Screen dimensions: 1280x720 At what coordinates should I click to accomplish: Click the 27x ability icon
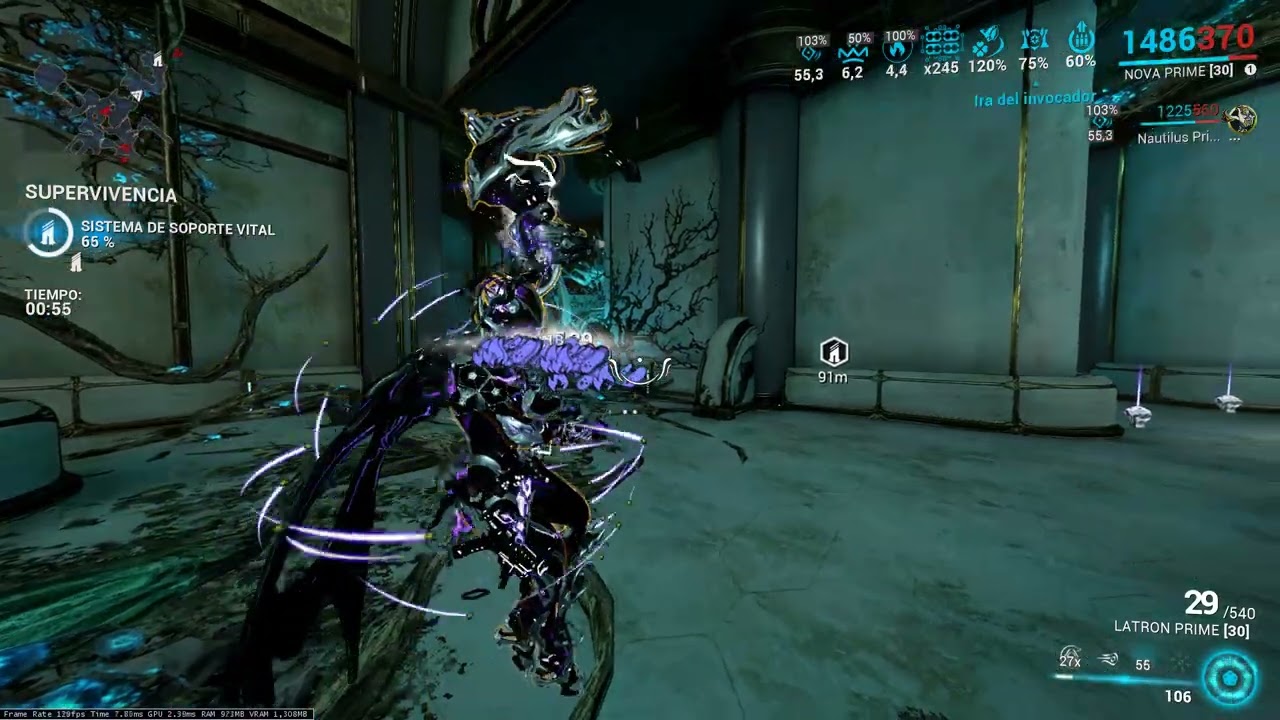(1070, 658)
